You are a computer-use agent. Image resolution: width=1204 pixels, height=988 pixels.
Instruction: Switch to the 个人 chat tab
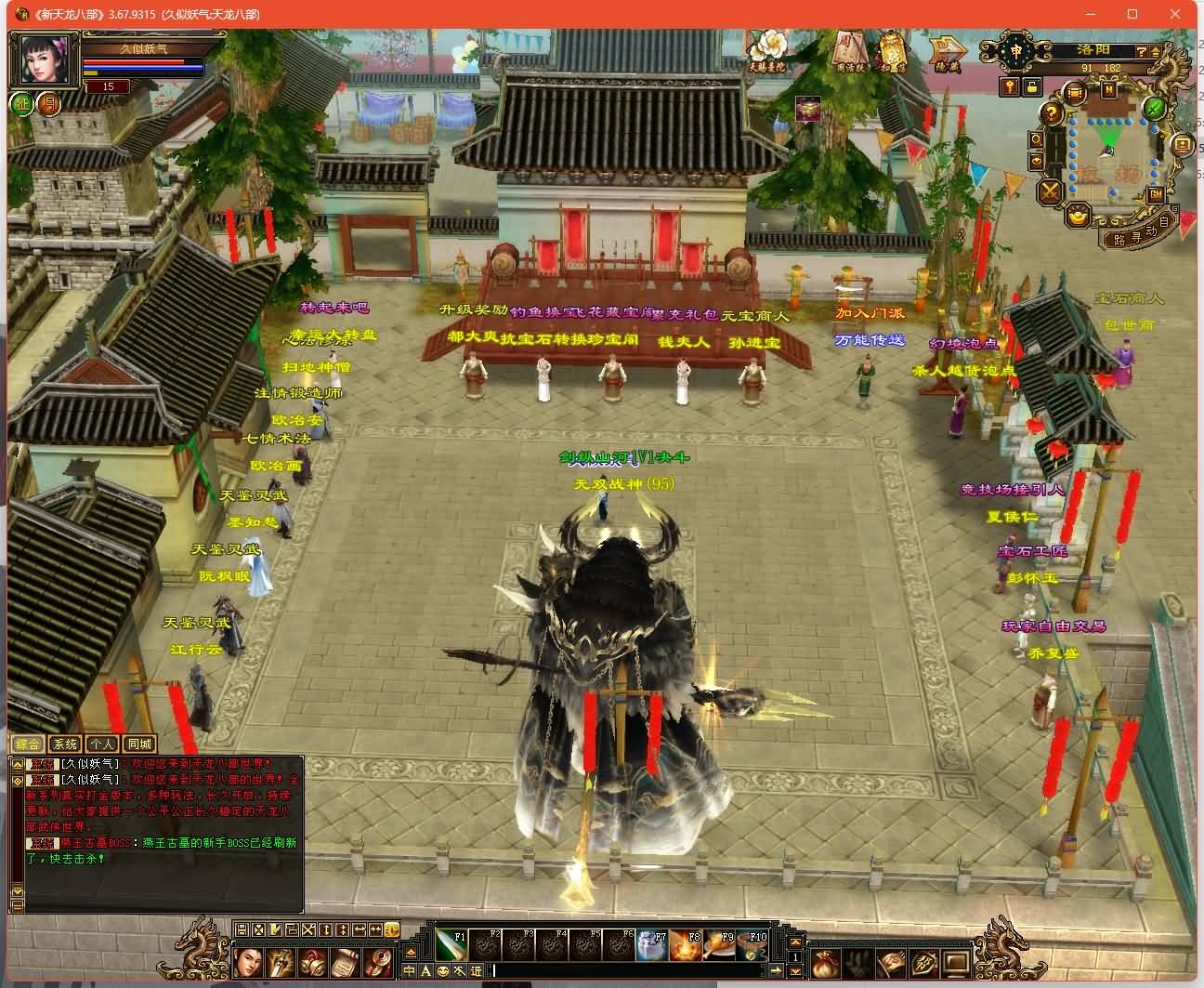101,744
